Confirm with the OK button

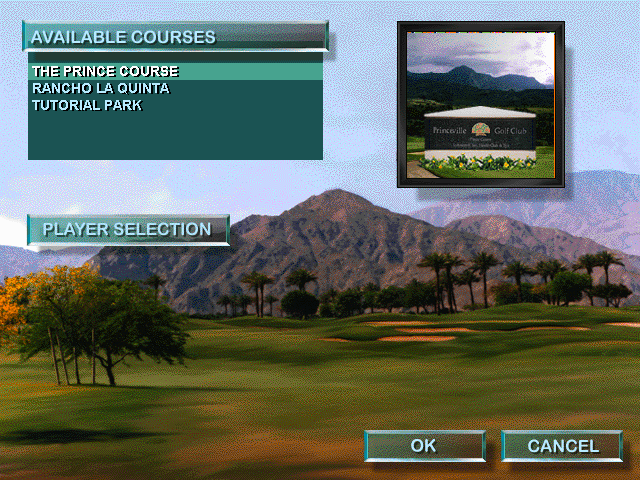(424, 446)
